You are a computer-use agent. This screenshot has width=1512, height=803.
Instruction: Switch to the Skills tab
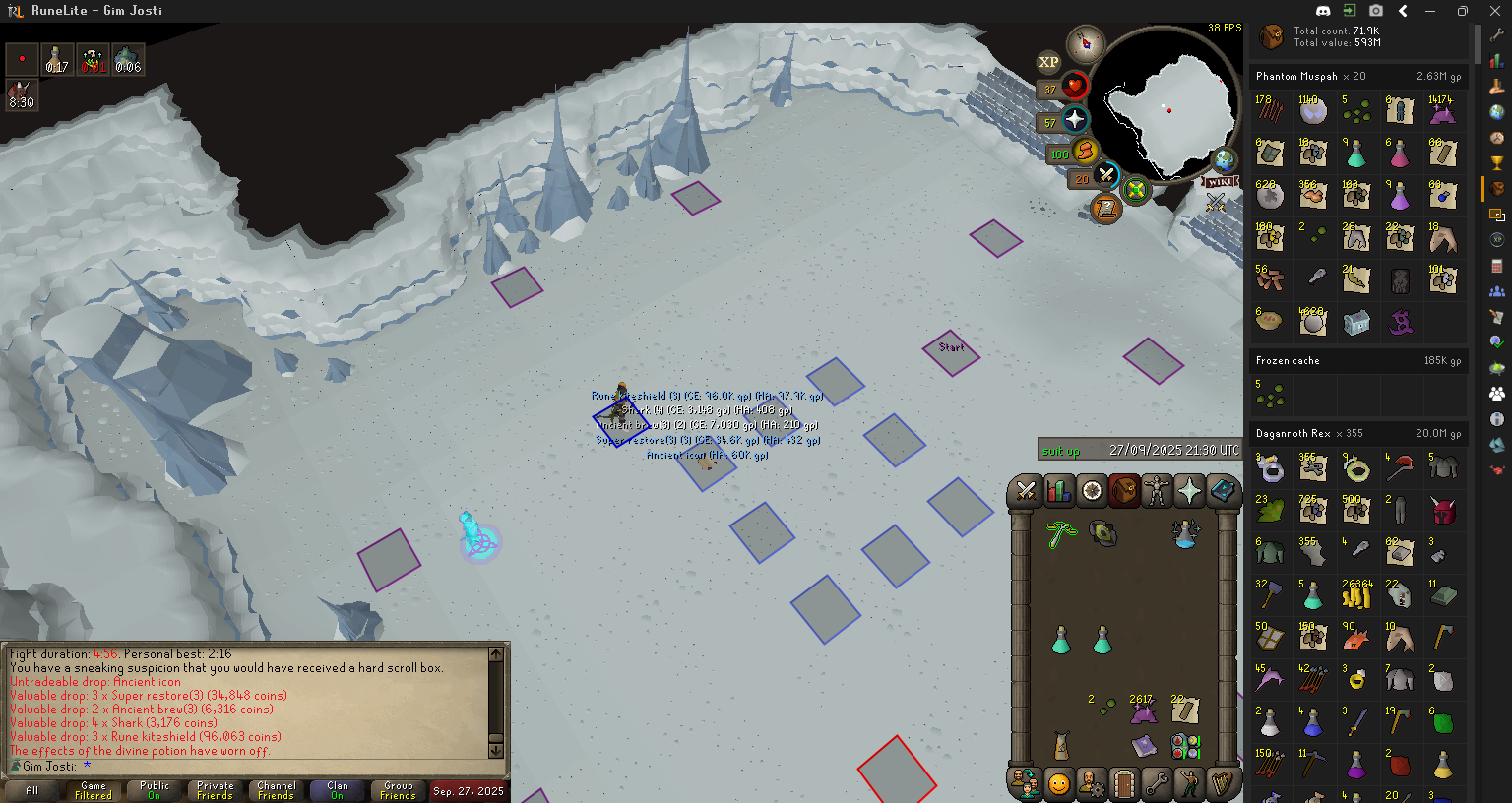tap(1058, 490)
